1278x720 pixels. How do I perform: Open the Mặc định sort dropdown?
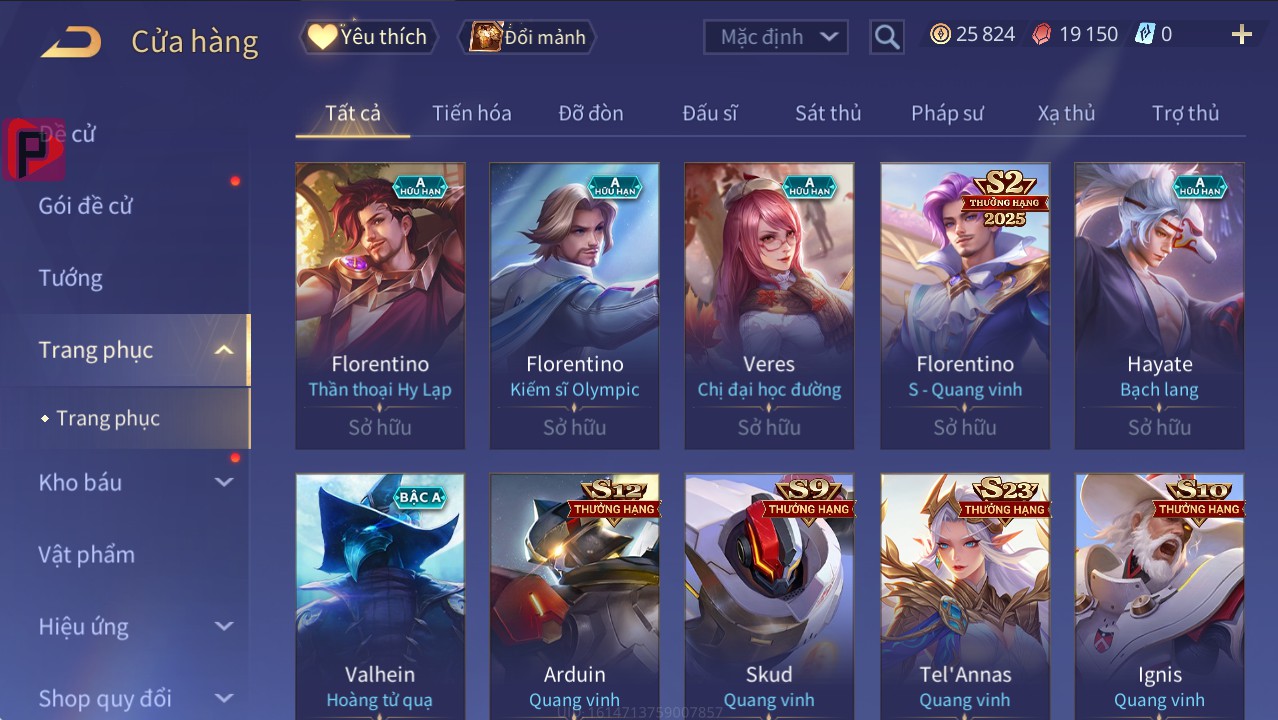click(x=776, y=37)
